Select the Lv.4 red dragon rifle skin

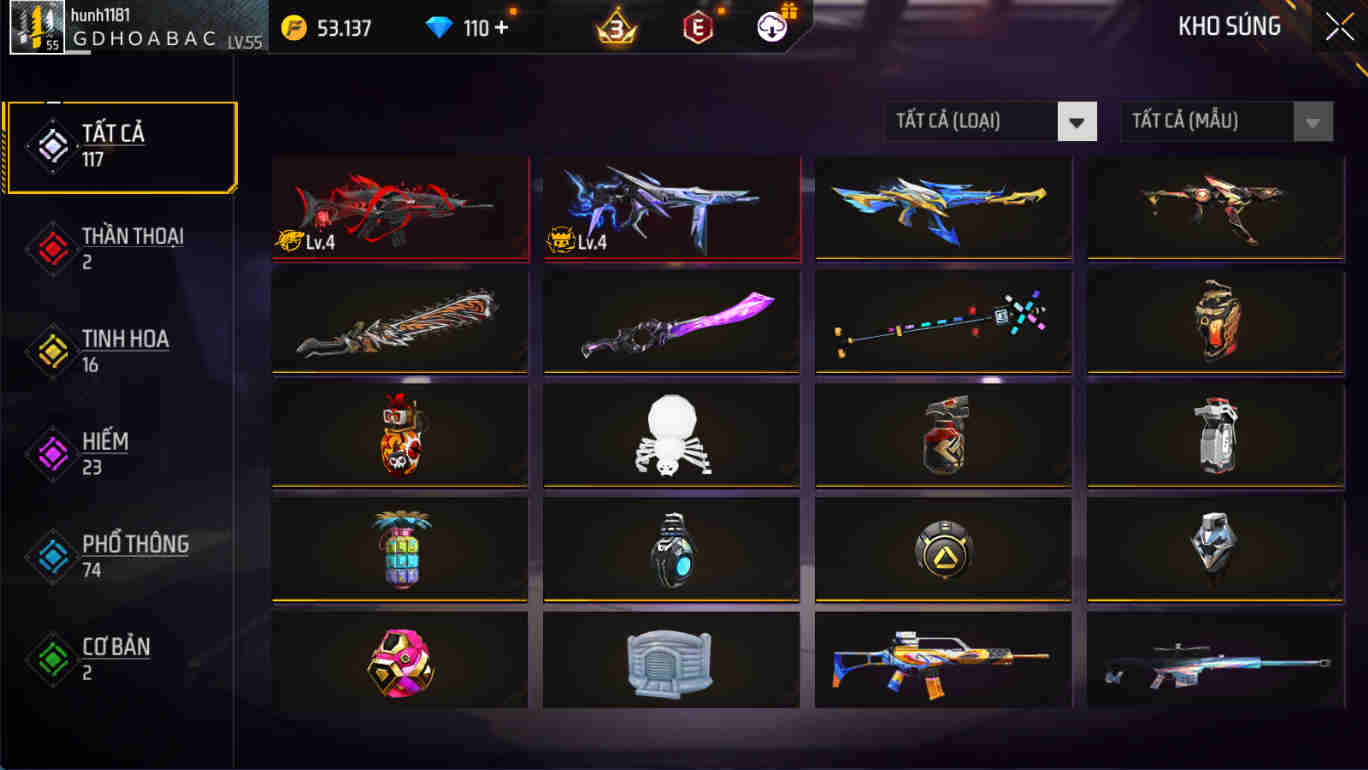400,208
